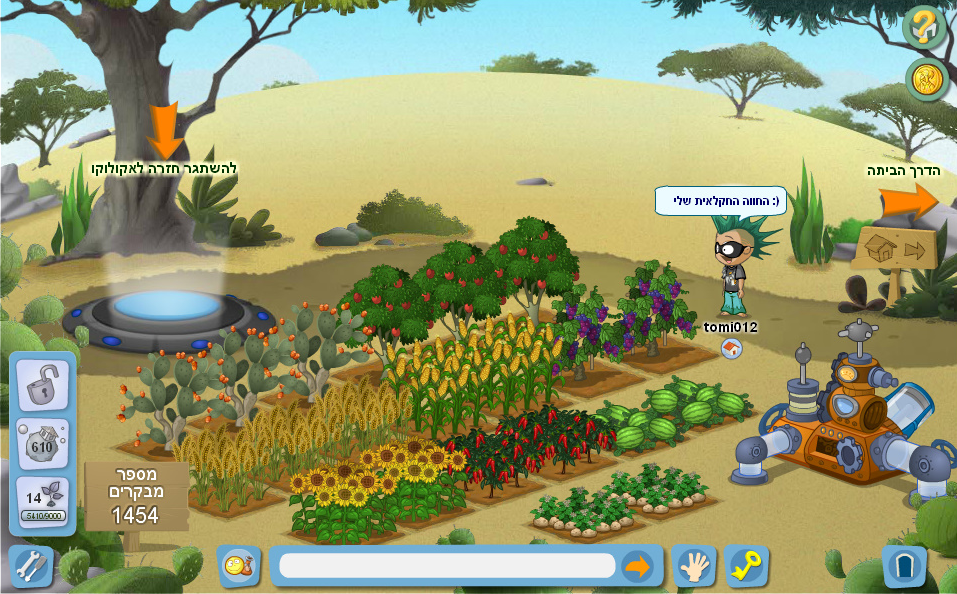Image resolution: width=957 pixels, height=594 pixels.
Task: Open the smiley emoticon picker
Action: tap(239, 566)
